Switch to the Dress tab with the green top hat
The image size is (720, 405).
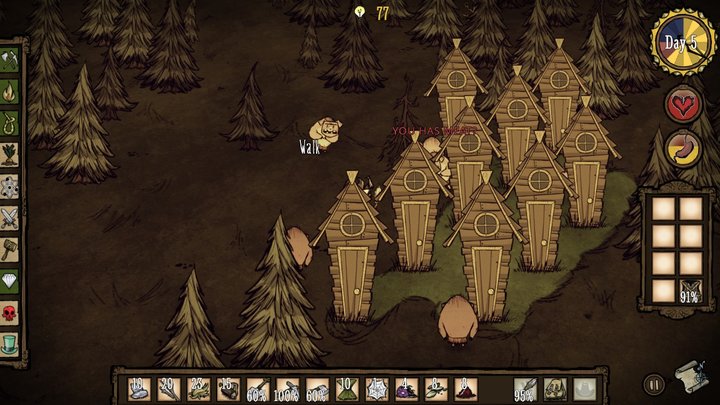(10, 343)
